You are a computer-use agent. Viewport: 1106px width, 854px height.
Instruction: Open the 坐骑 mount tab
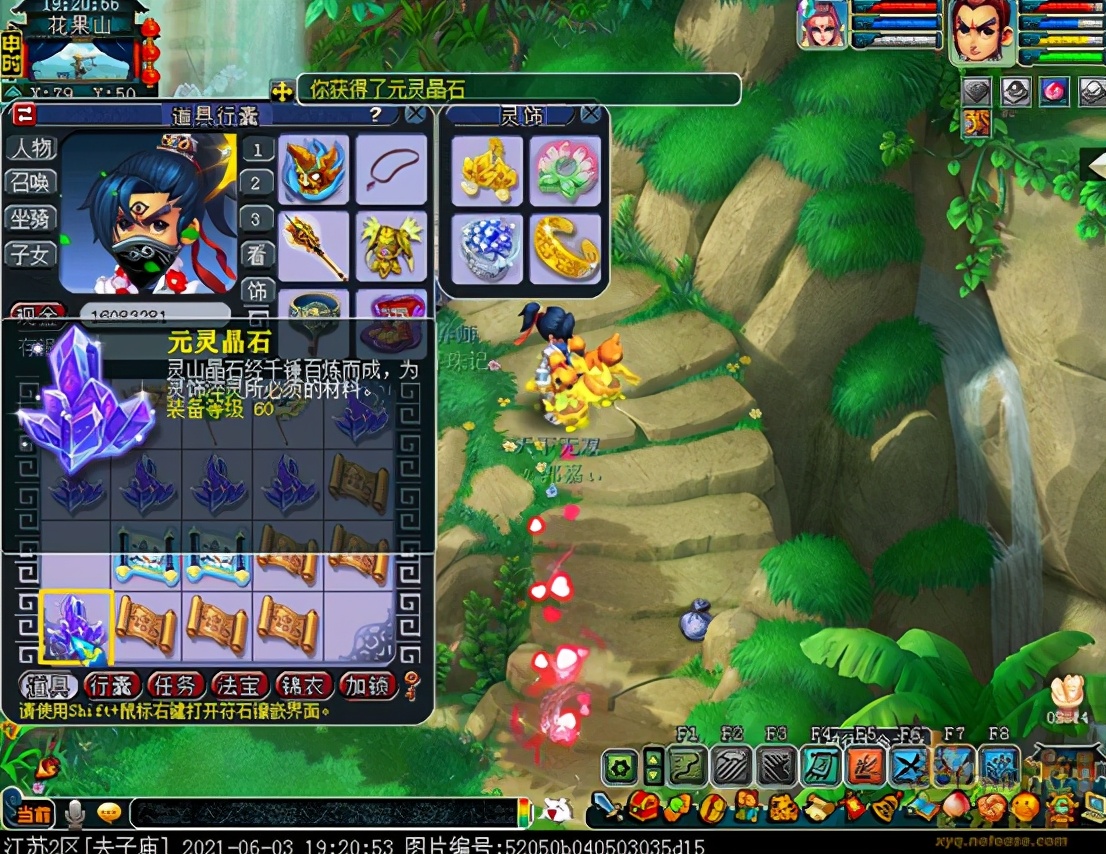click(31, 218)
